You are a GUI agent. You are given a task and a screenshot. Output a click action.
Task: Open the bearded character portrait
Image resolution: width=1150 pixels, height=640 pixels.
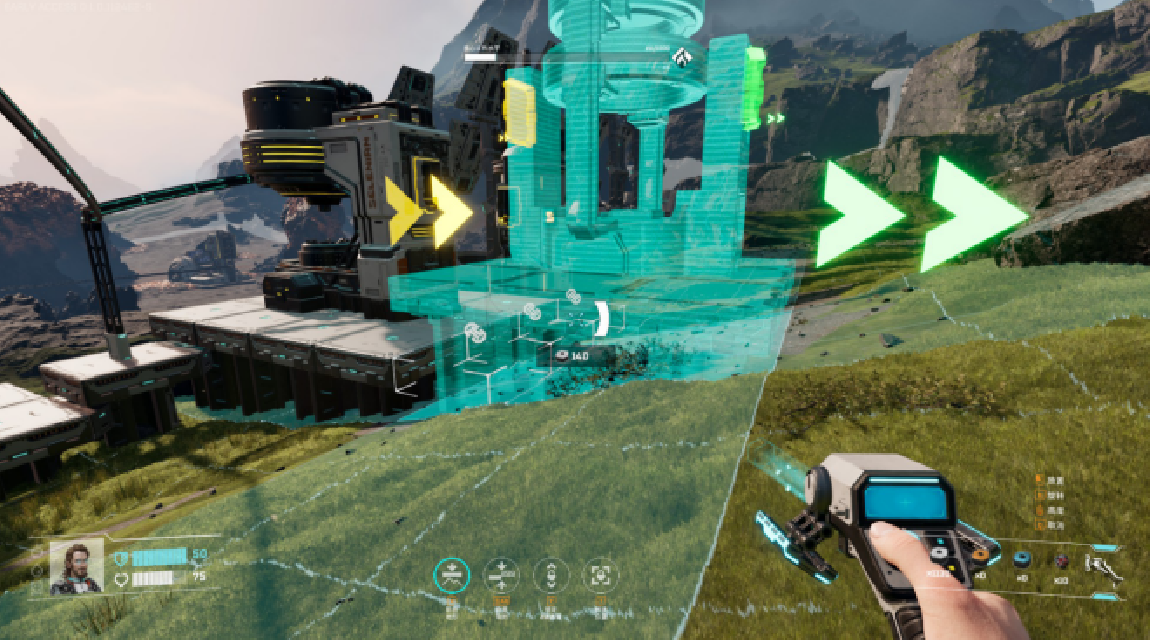[x=76, y=566]
